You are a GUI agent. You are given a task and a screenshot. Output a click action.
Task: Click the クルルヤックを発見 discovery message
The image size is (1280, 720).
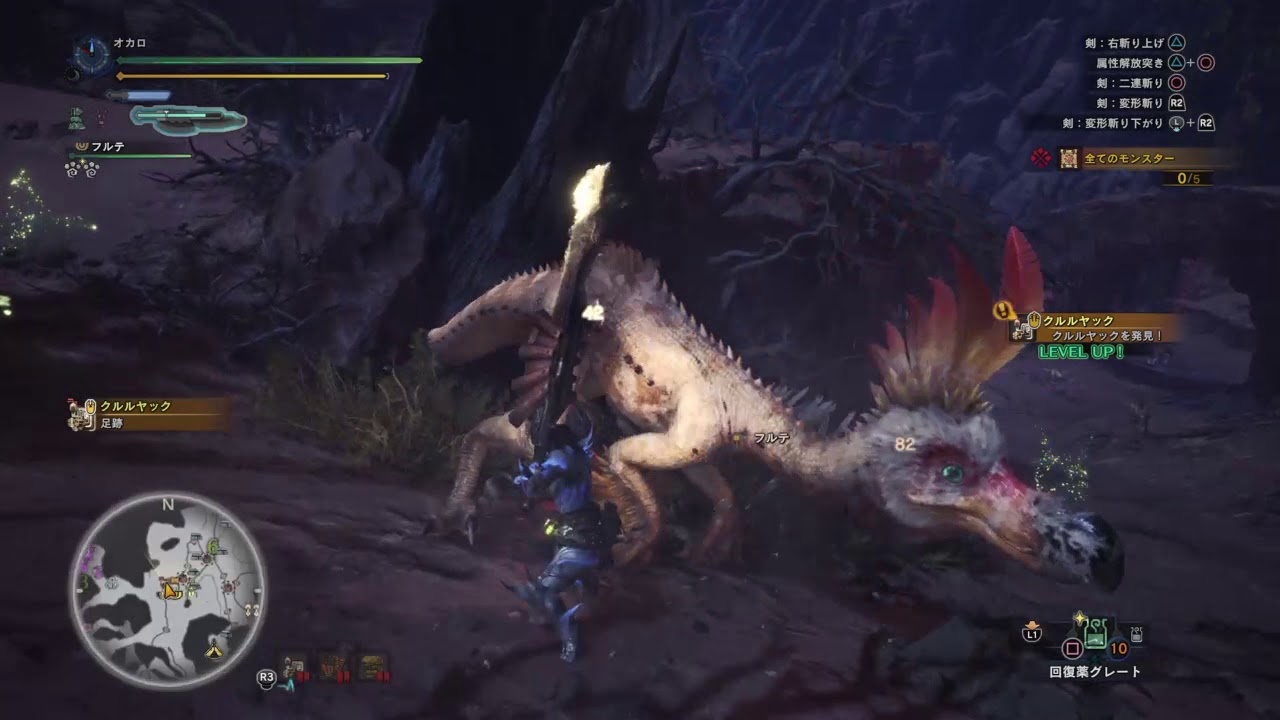[x=1107, y=335]
